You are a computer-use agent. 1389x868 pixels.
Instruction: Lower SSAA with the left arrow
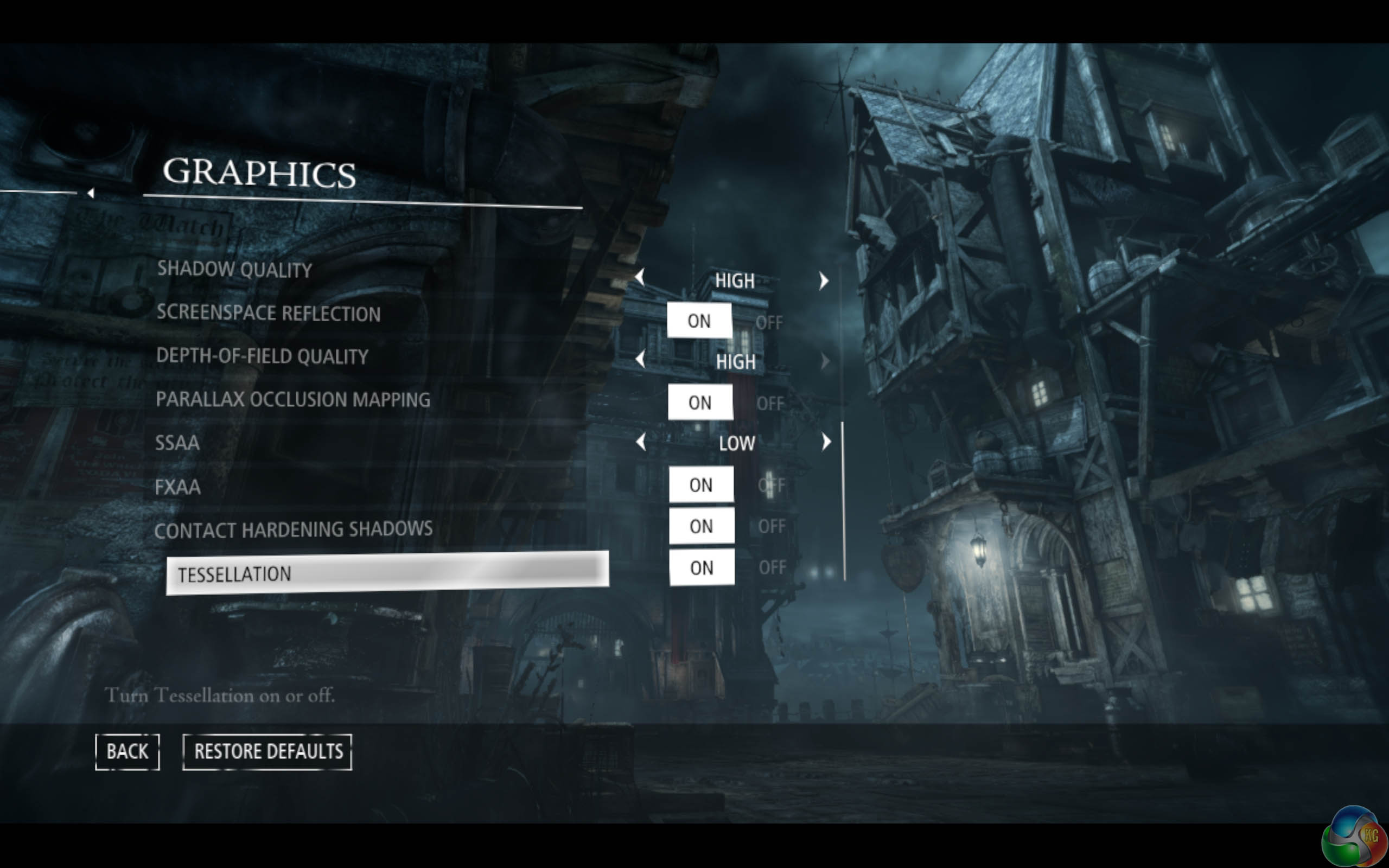click(641, 442)
